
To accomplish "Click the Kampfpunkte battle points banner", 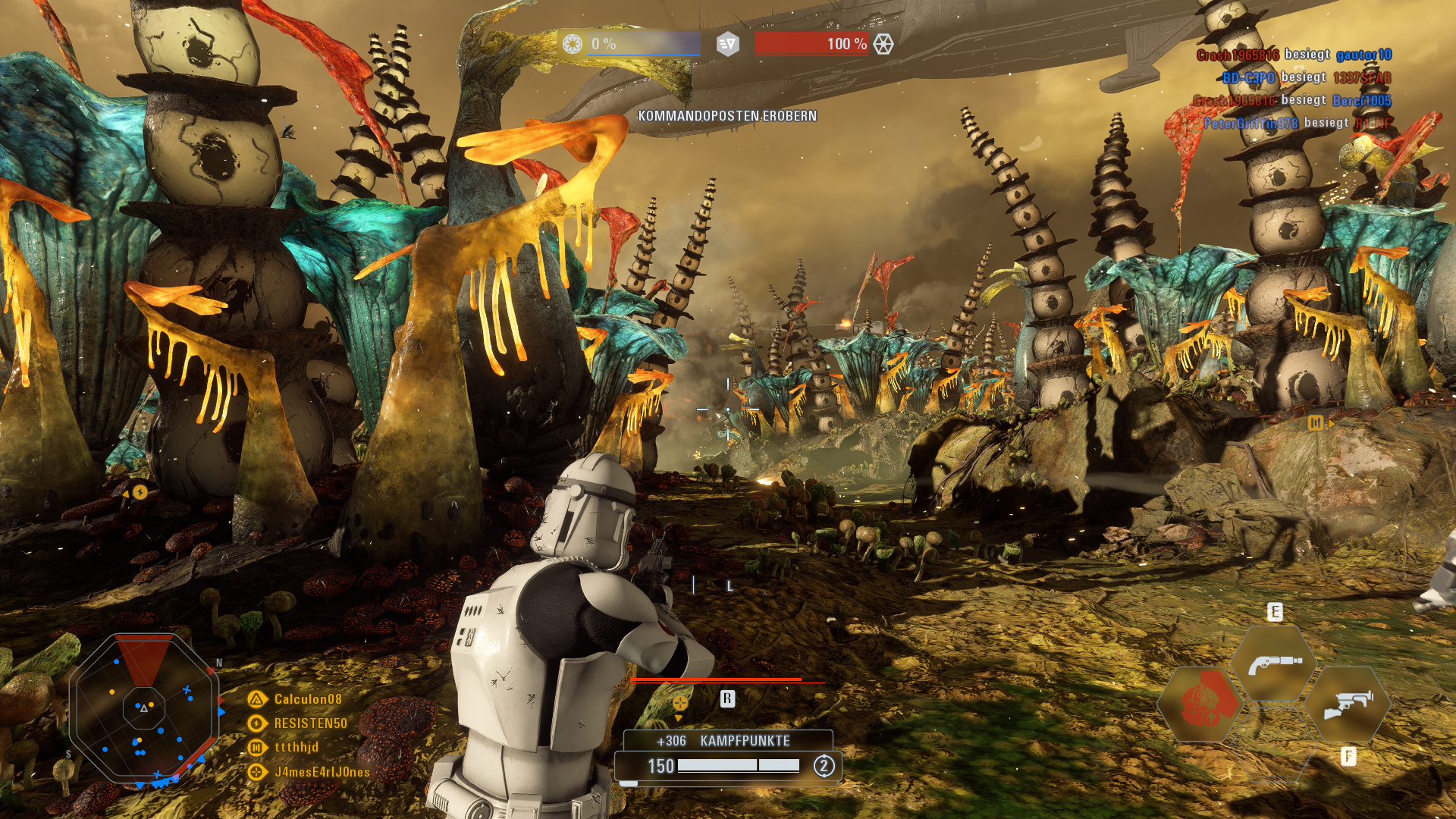I will (727, 741).
